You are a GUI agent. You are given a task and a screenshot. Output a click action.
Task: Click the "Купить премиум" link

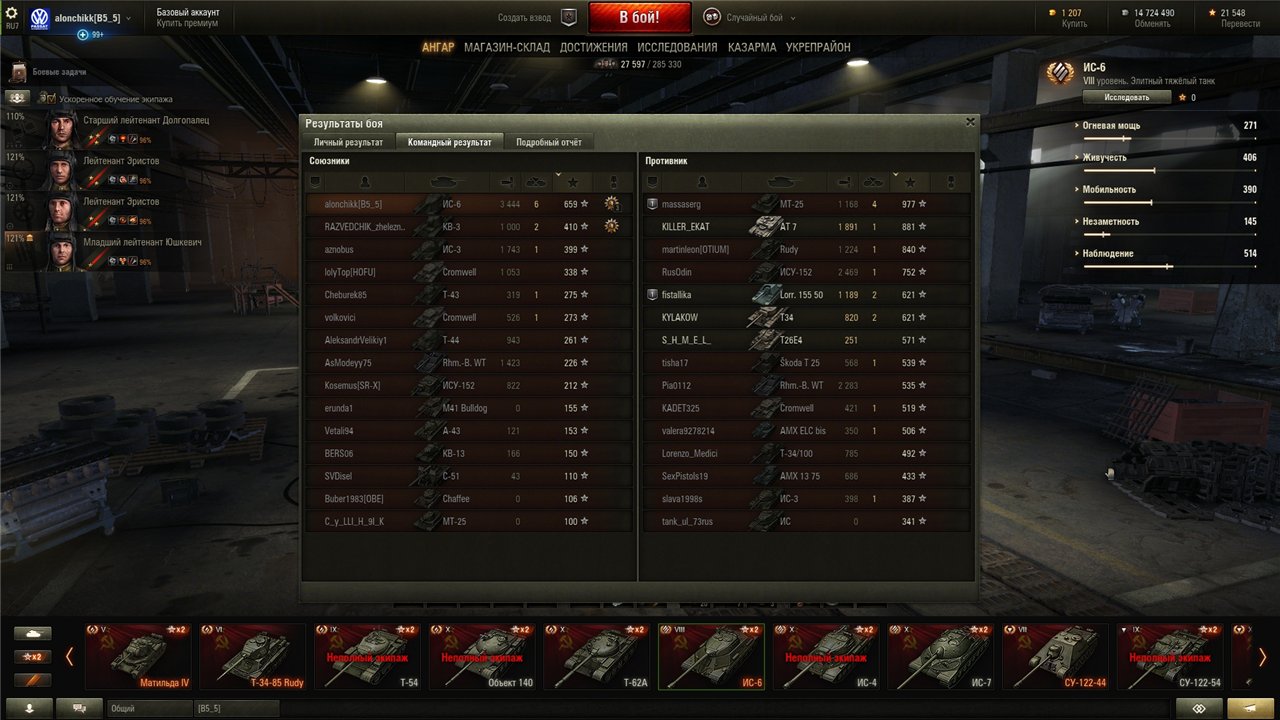(x=187, y=23)
